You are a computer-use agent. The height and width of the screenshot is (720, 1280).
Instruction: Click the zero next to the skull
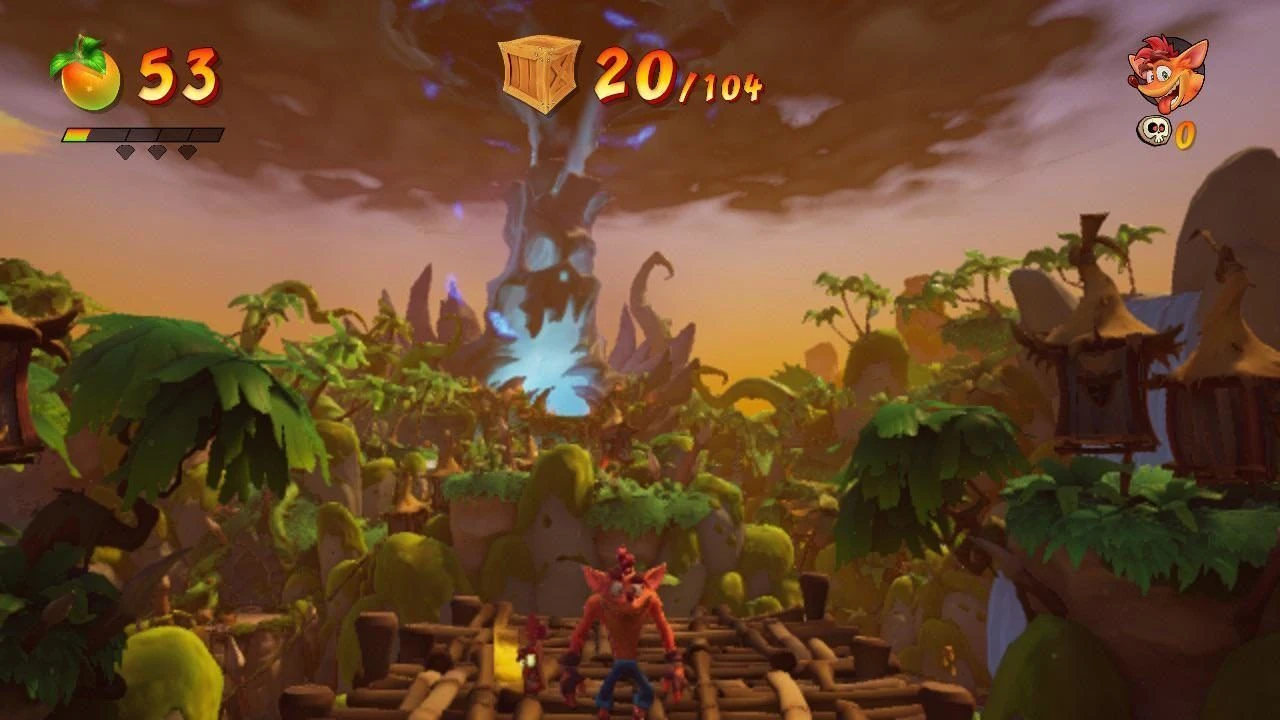click(x=1183, y=134)
